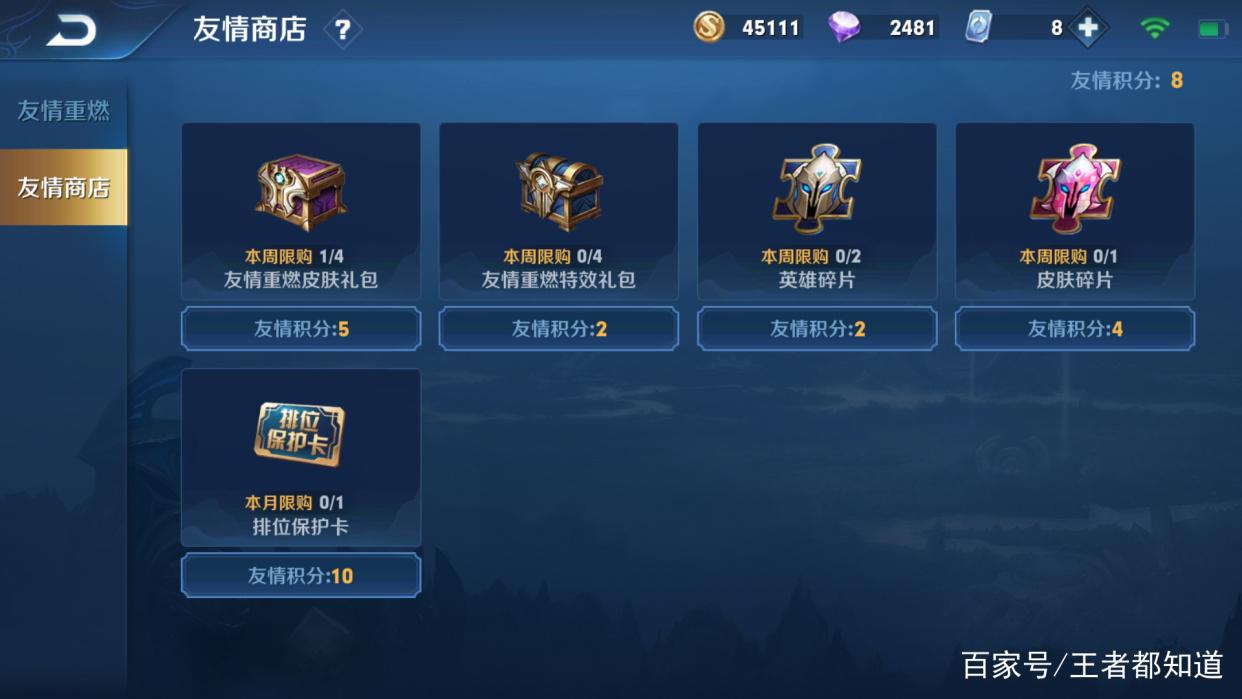Select the 友情商店 side tab
This screenshot has height=699, width=1242.
63,187
